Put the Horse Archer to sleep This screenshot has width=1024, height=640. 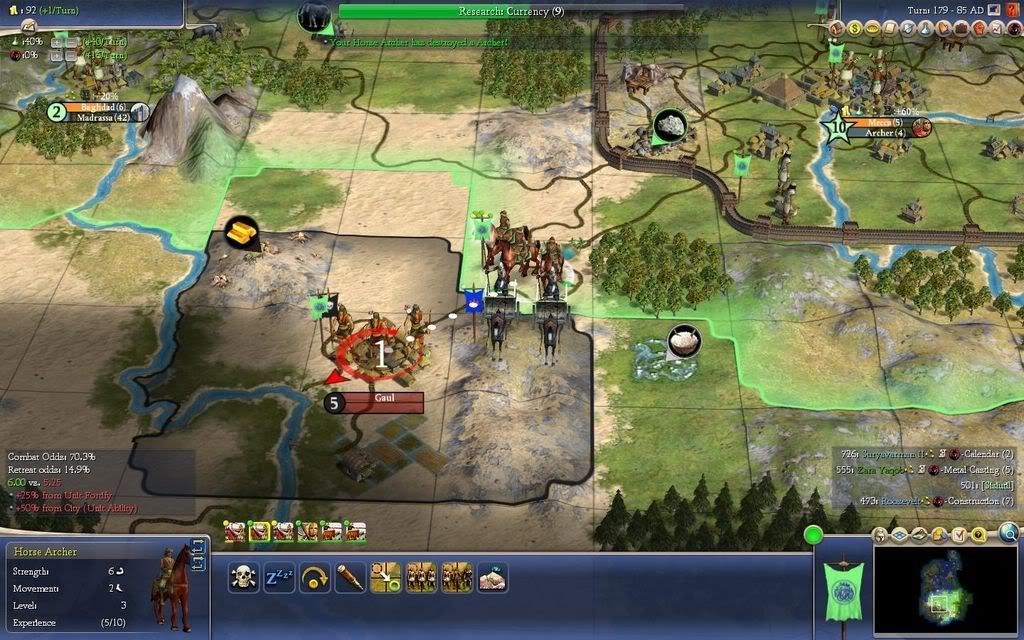tap(279, 577)
